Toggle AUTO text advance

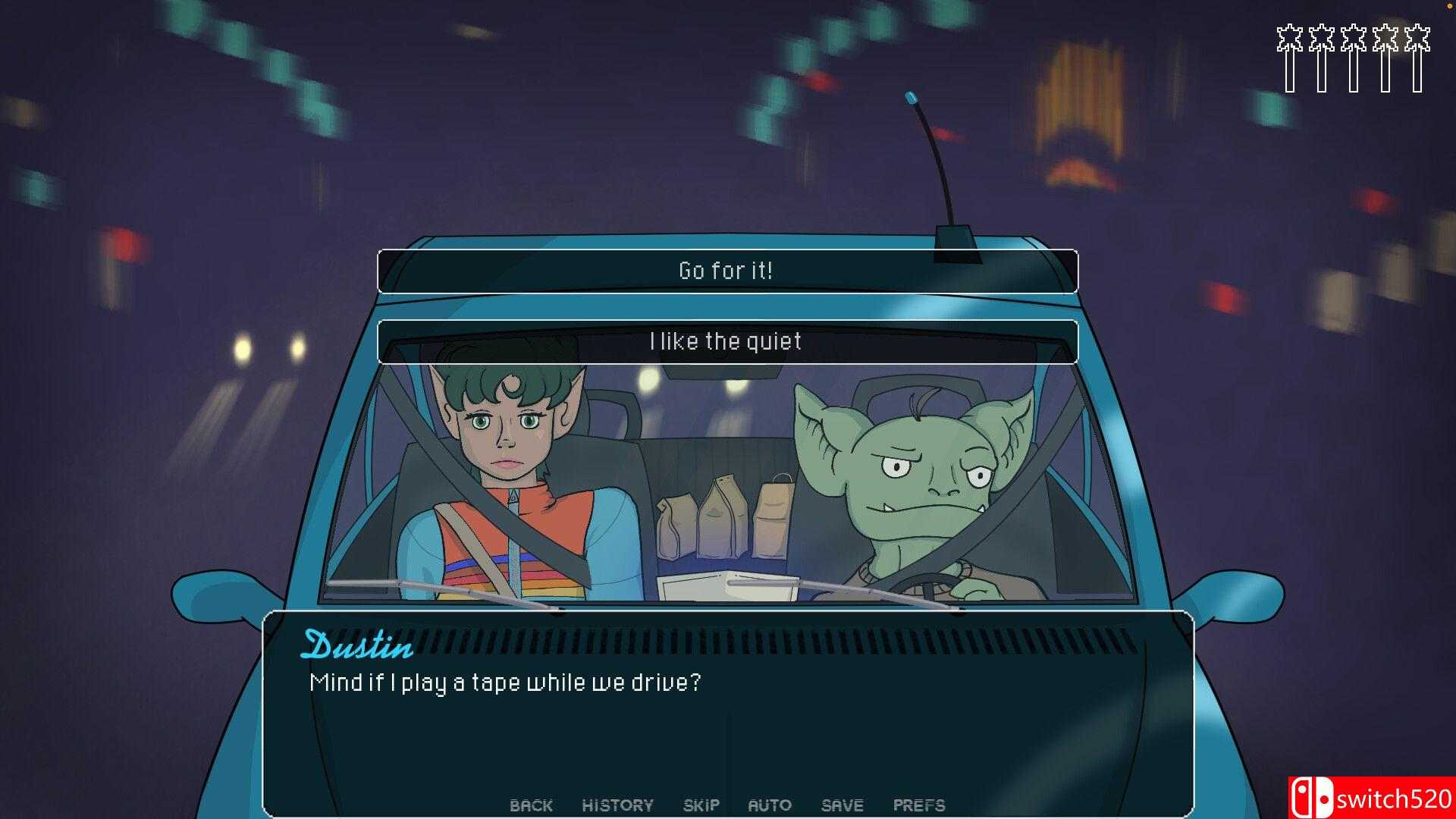[769, 805]
